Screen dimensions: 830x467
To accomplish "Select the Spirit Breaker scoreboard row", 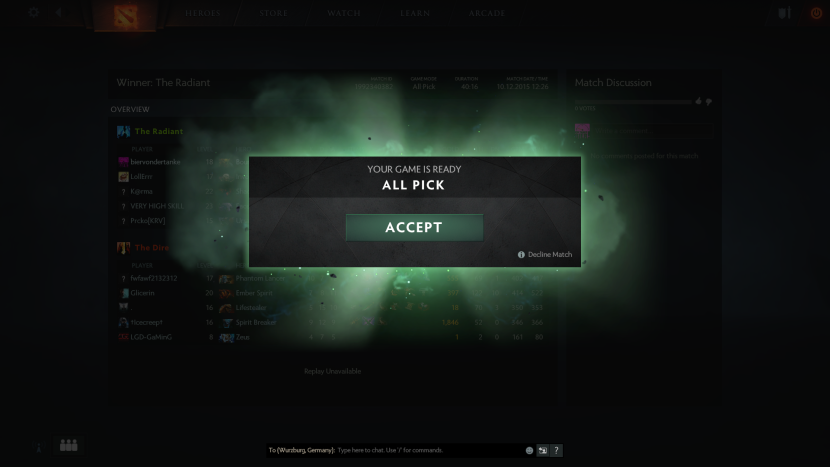I will (257, 322).
